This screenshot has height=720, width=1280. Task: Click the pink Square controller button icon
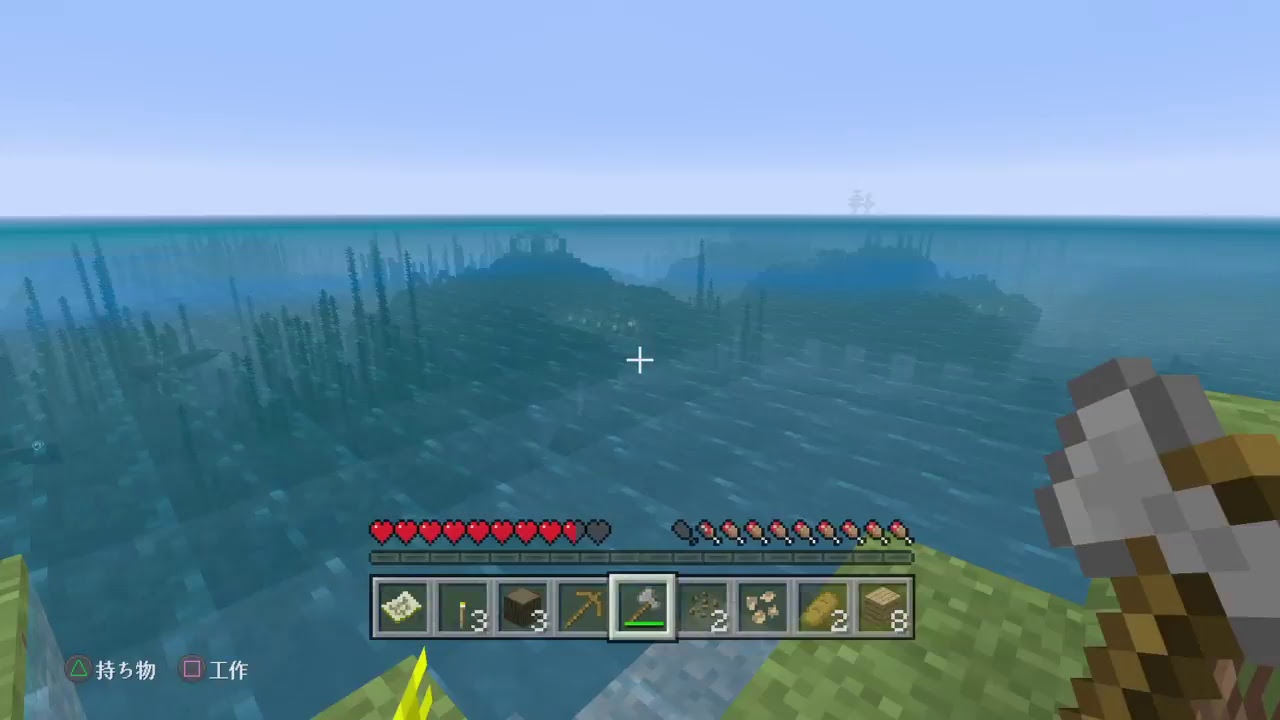(191, 670)
